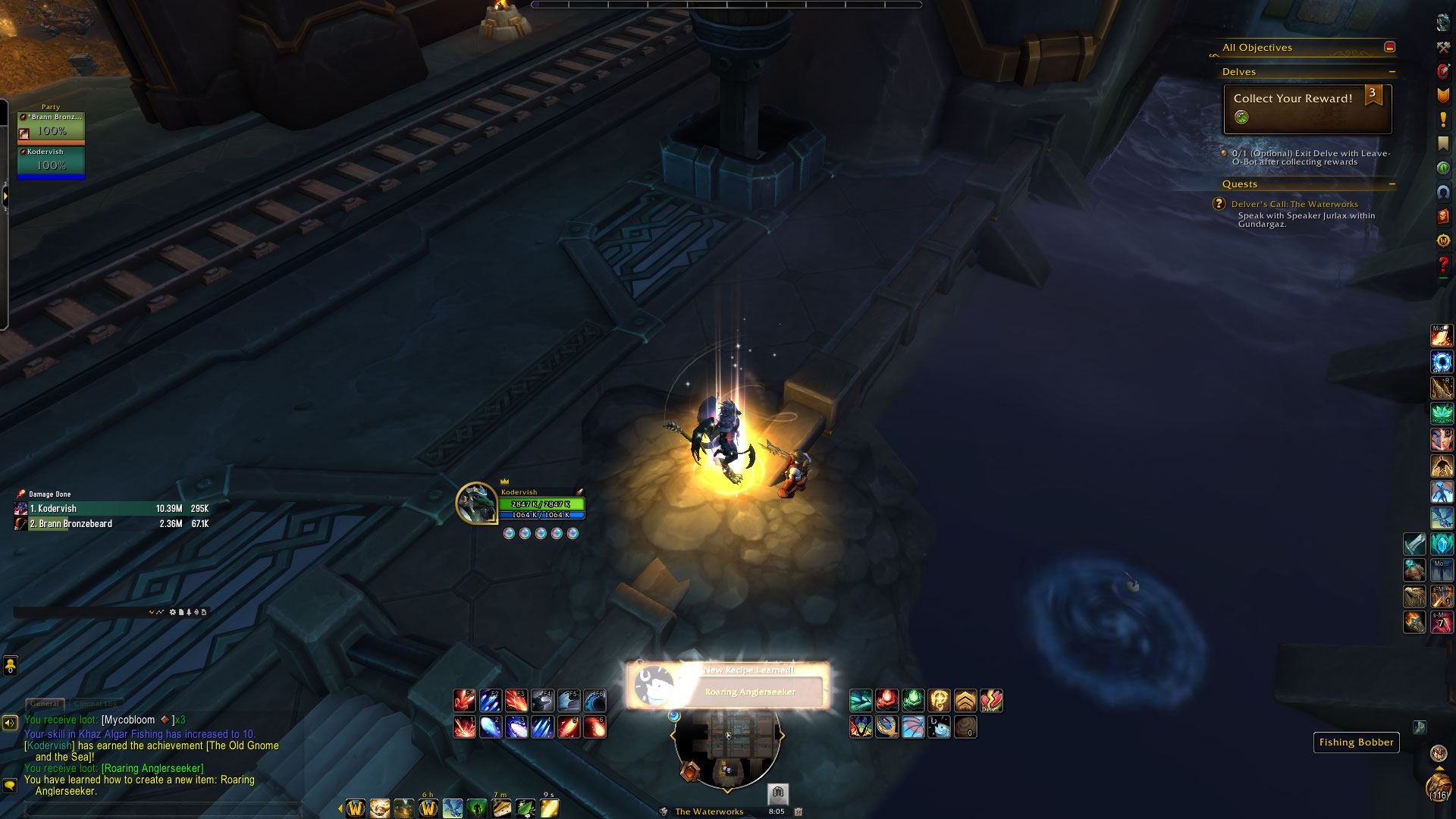Select Delver's Call: The Waterworks quest

(x=1294, y=204)
